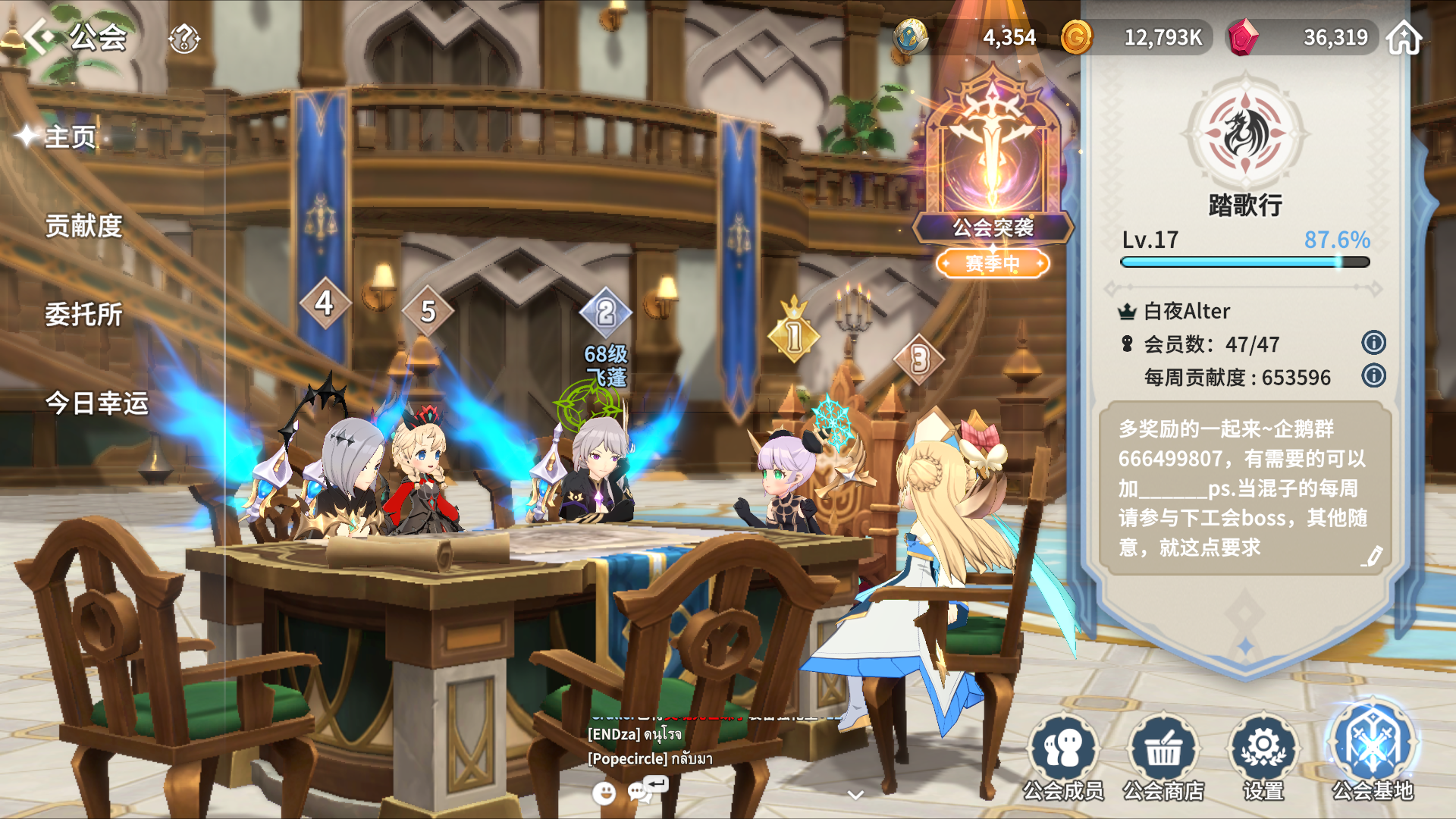Viewport: 1456px width, 819px height.
Task: Show info for 会员数 member count
Action: coord(1373,343)
